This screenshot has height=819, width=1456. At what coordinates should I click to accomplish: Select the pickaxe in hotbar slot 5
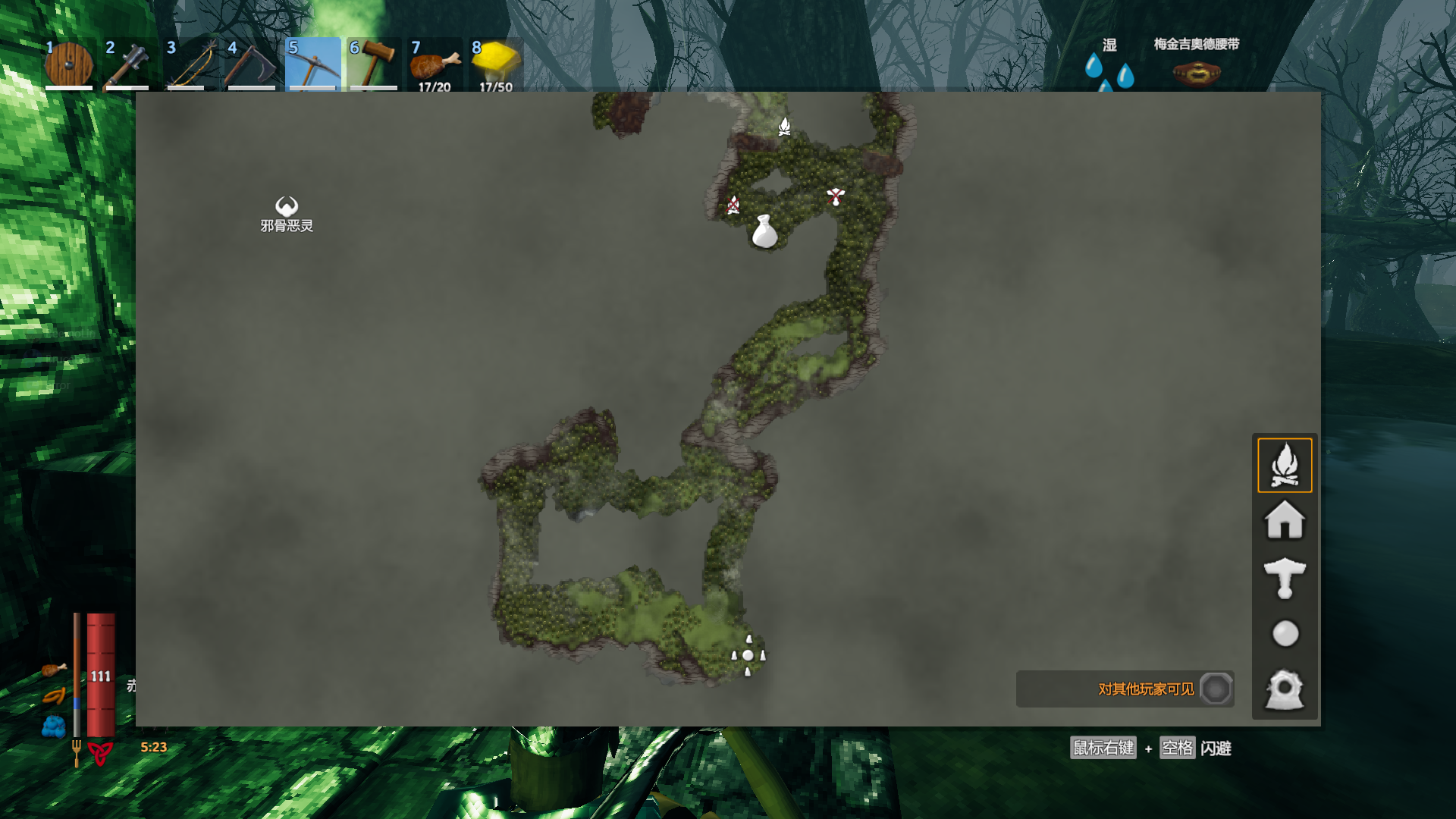coord(312,64)
